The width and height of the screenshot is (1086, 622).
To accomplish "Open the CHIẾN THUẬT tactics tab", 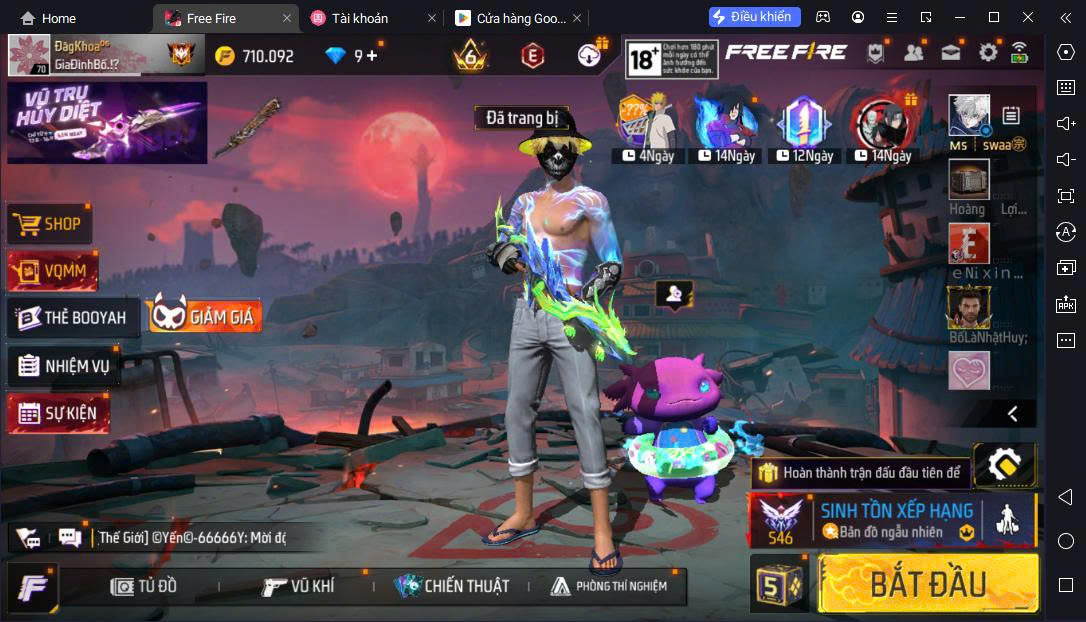I will 452,586.
